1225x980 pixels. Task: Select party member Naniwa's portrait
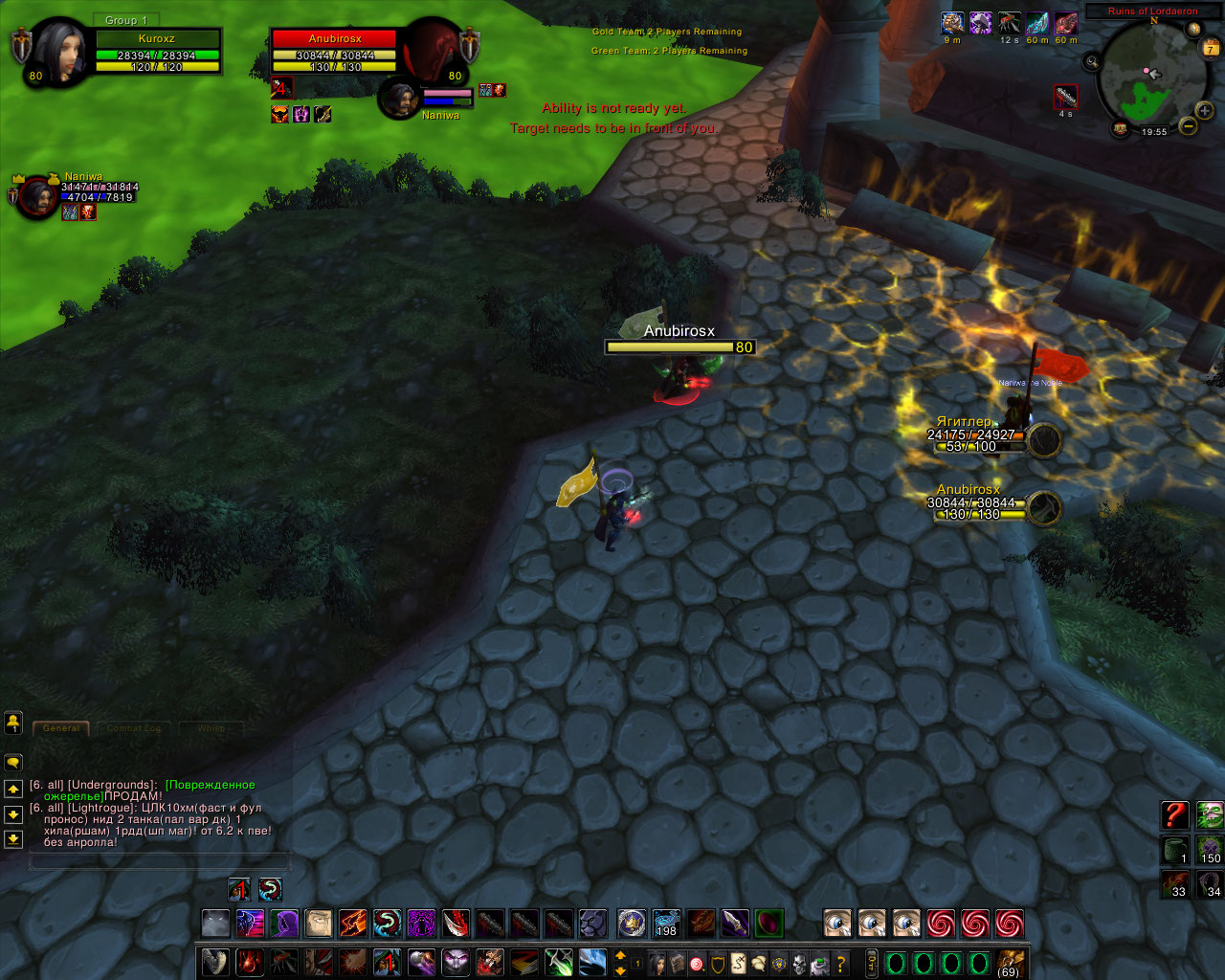pos(38,196)
